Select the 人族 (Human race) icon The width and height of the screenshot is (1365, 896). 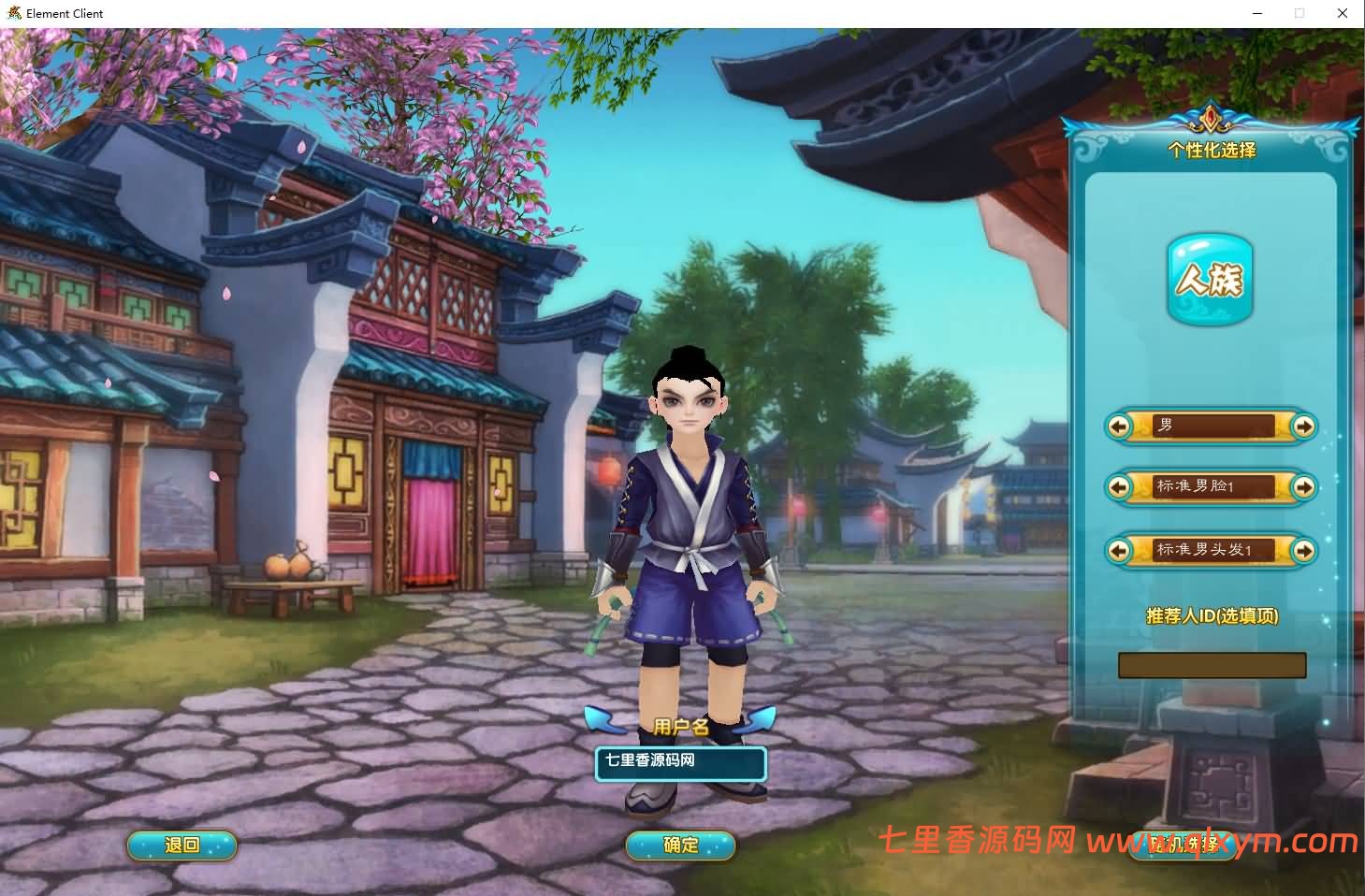[1210, 279]
